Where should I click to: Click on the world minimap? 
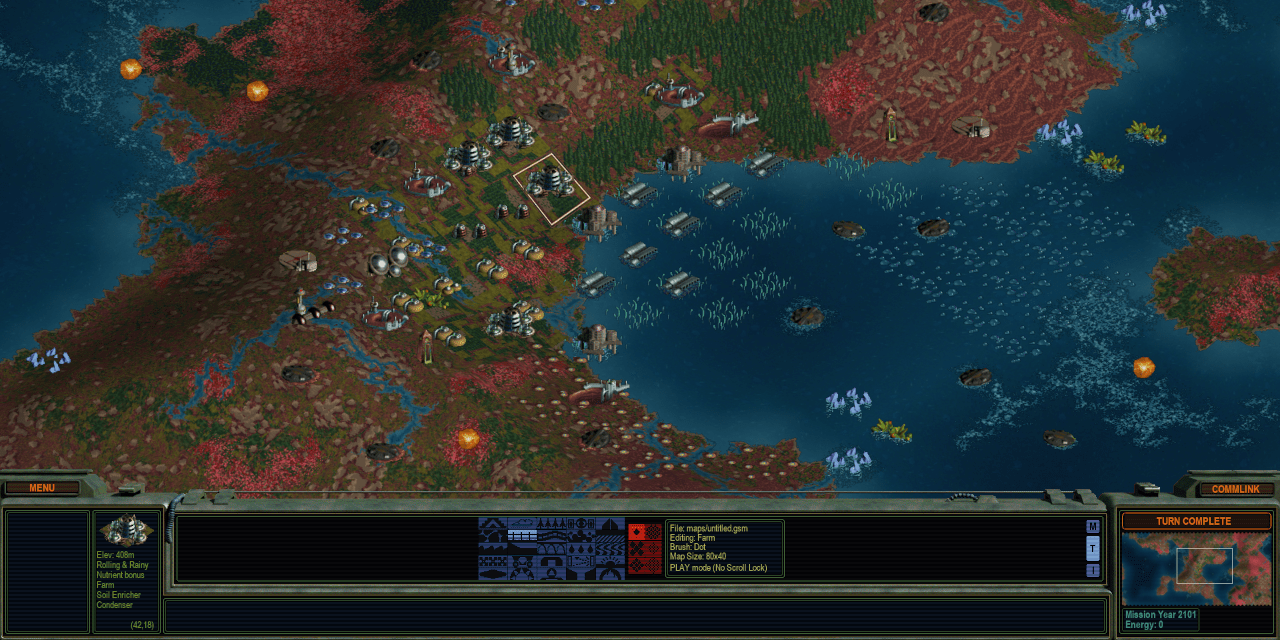(x=1193, y=570)
